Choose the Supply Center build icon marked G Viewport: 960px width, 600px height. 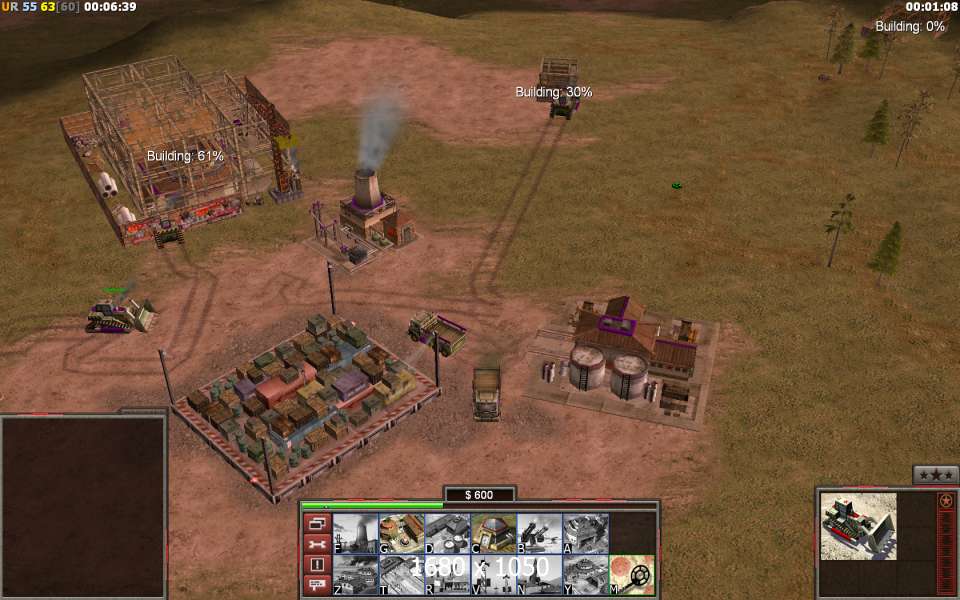click(401, 533)
